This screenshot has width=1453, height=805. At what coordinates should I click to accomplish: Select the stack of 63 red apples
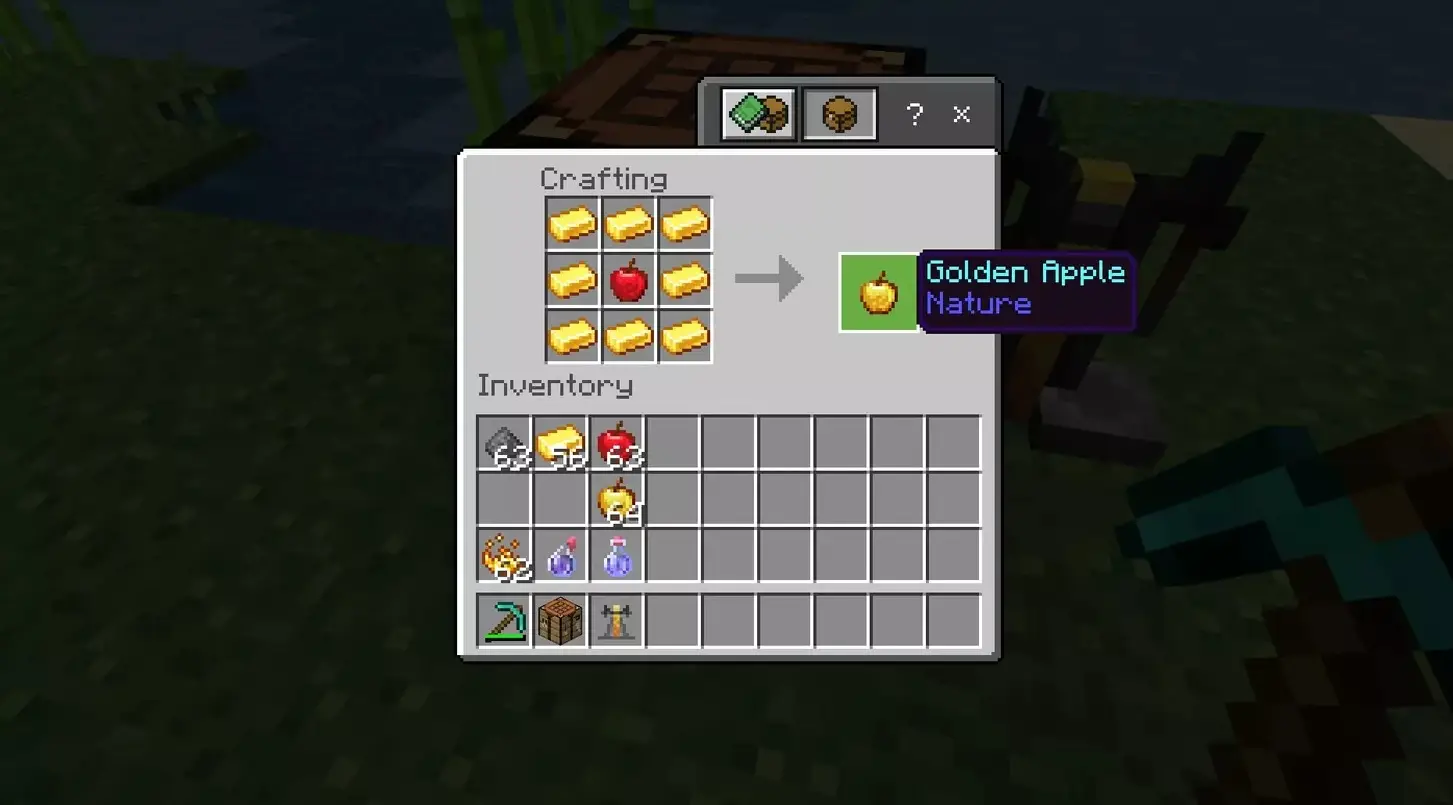pos(617,442)
